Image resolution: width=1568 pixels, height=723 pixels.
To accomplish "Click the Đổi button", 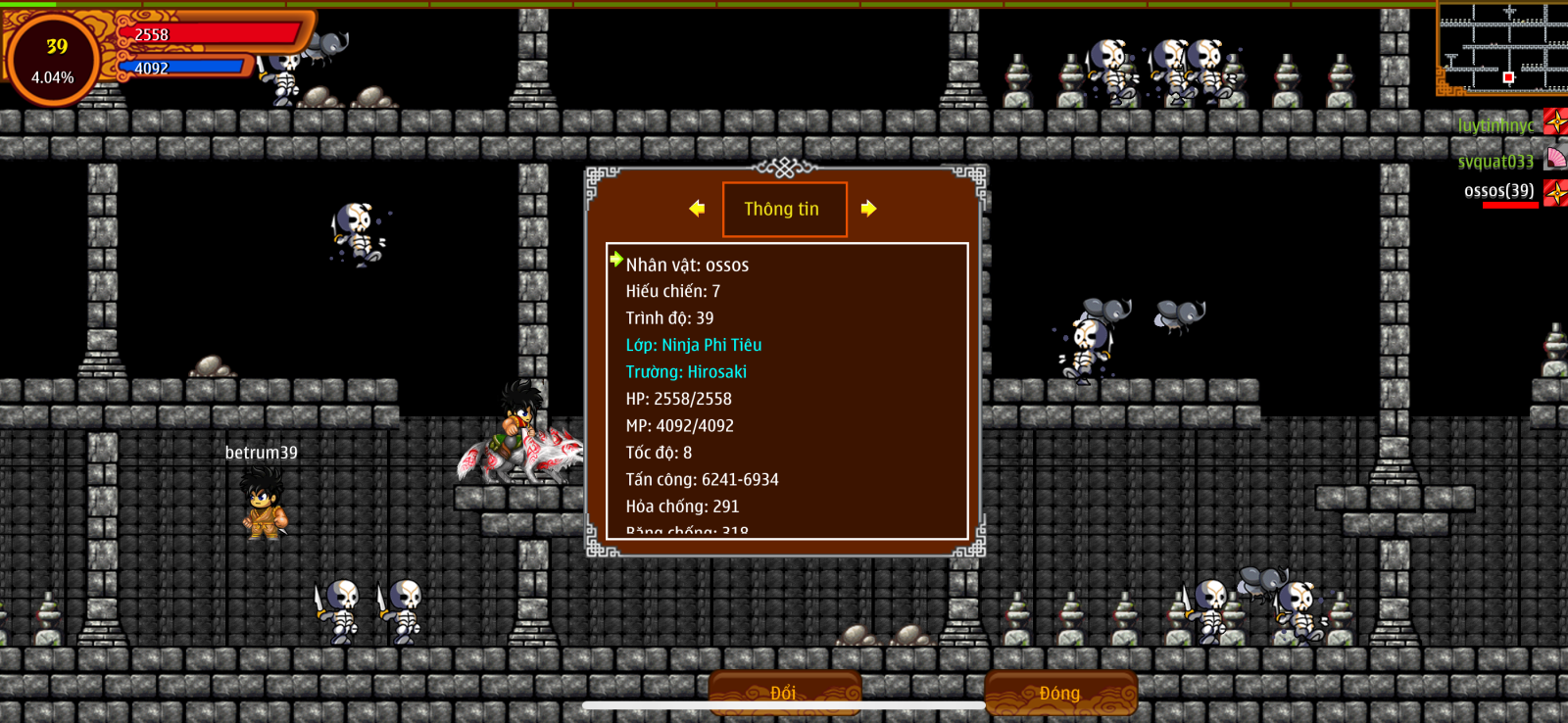I will (784, 693).
